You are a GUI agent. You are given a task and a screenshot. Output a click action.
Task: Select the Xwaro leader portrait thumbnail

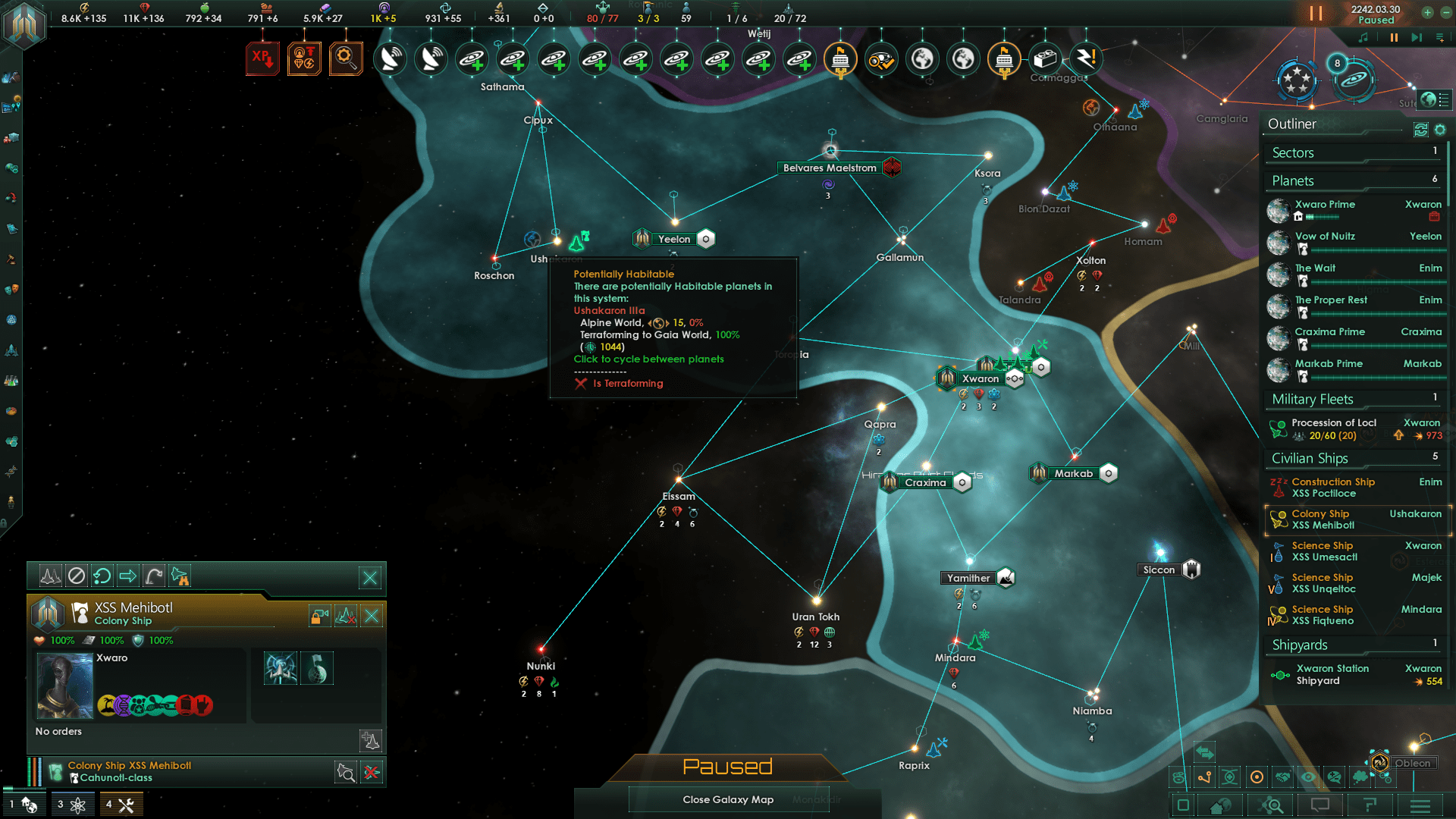tap(64, 685)
